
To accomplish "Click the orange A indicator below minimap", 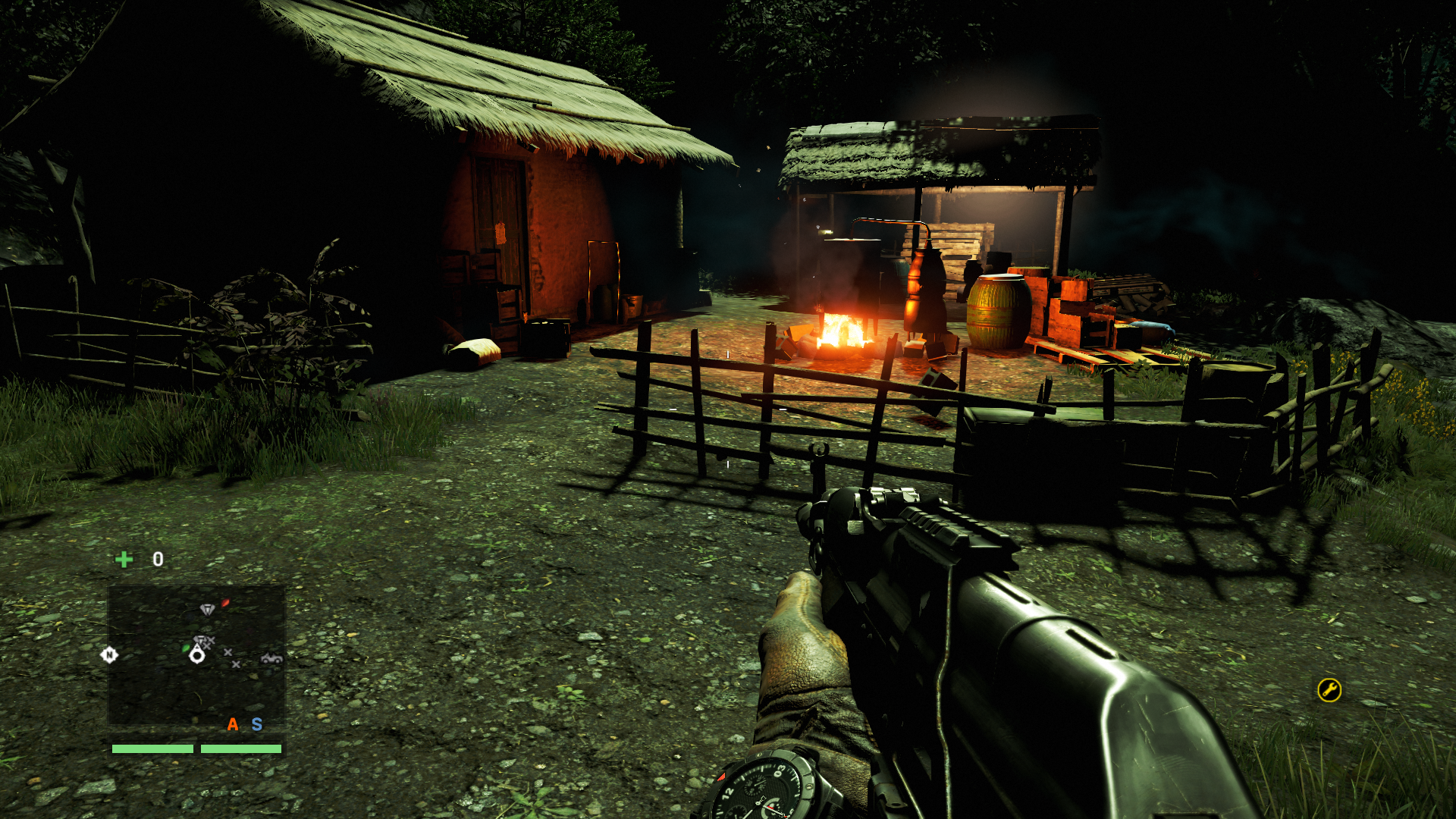I will 233,725.
